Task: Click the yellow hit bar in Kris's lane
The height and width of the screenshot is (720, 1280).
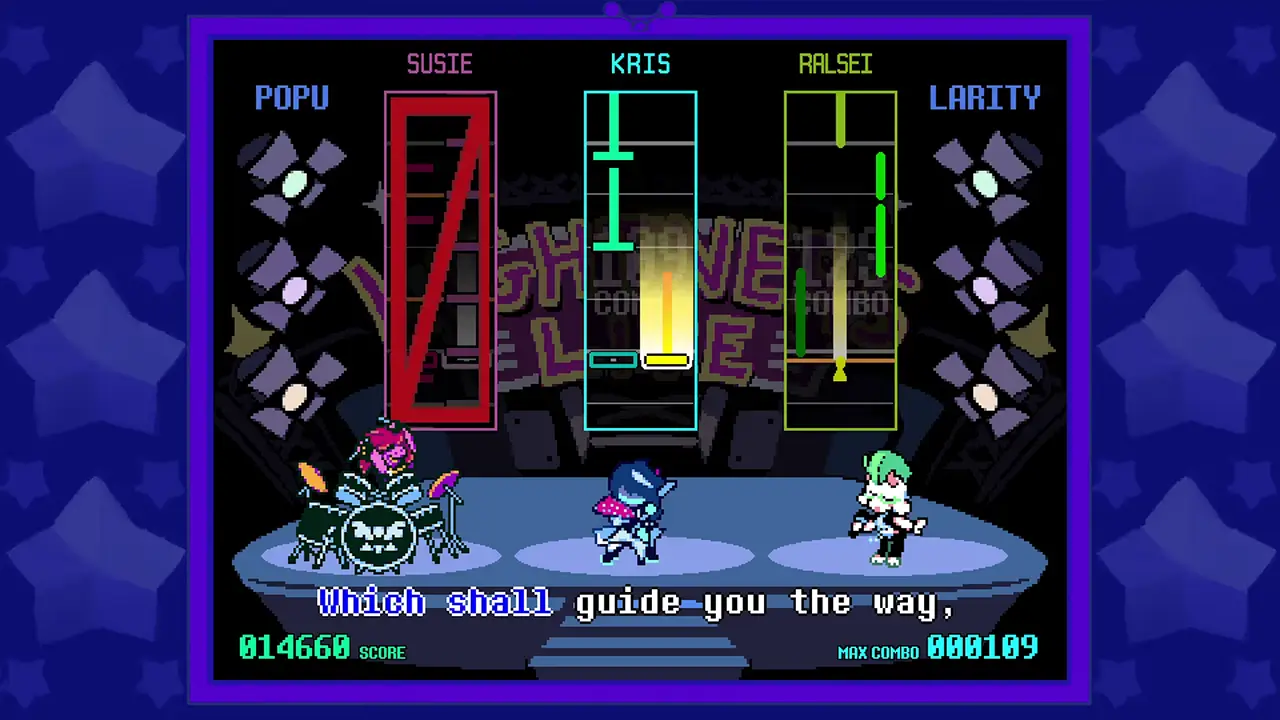Action: pyautogui.click(x=667, y=360)
